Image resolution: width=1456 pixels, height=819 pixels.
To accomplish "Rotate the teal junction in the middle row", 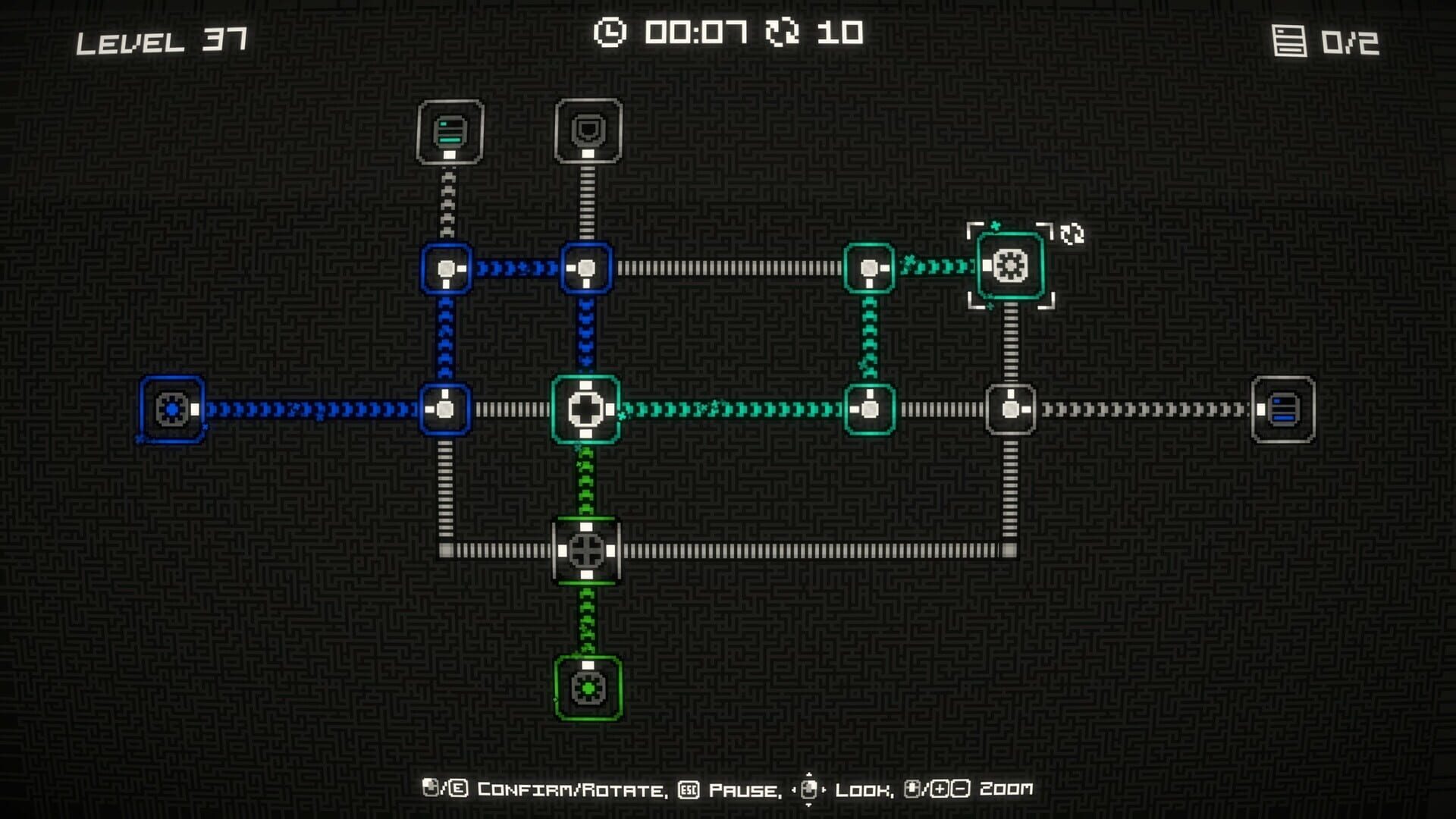I will coord(868,410).
